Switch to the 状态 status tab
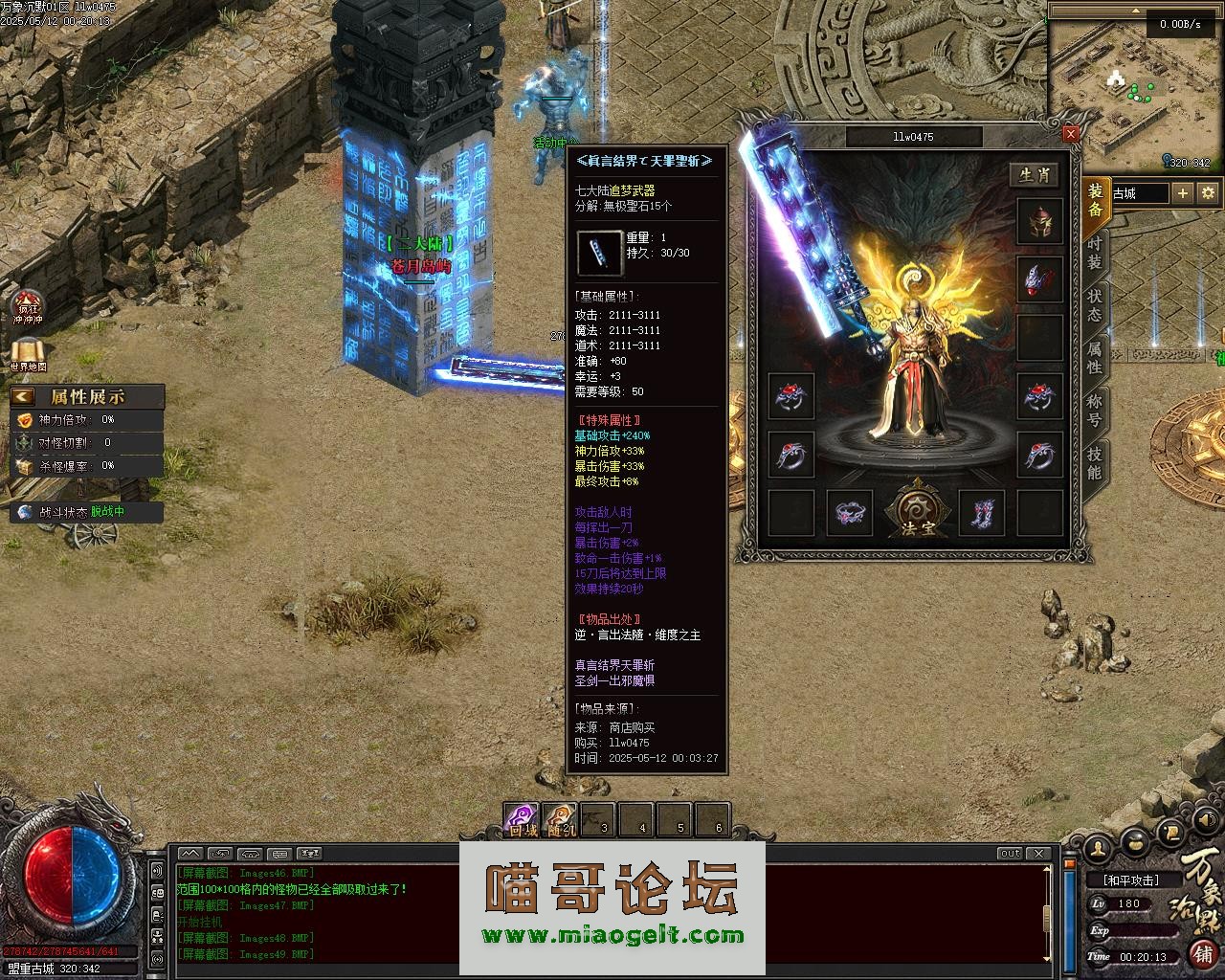Viewport: 1225px width, 980px height. point(1094,305)
